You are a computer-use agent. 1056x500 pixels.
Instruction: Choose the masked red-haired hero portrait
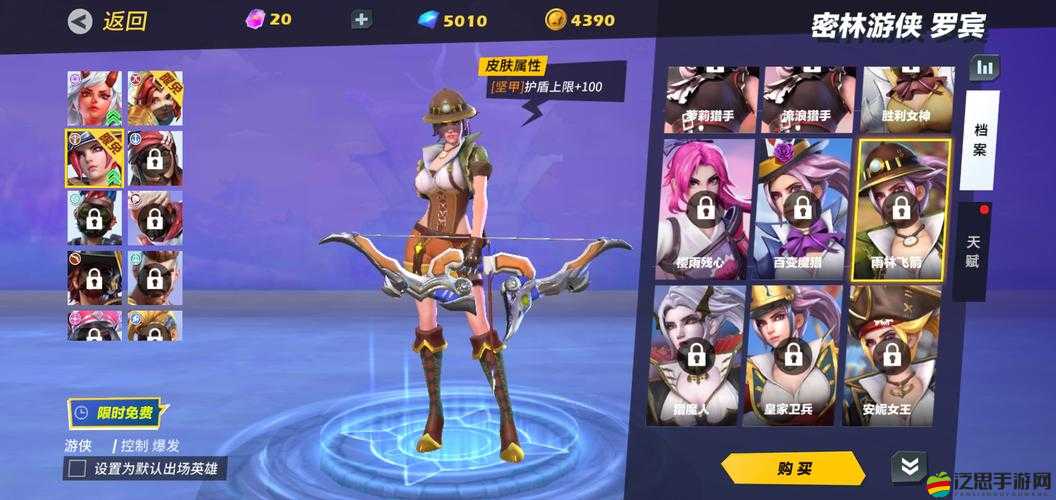tap(155, 97)
